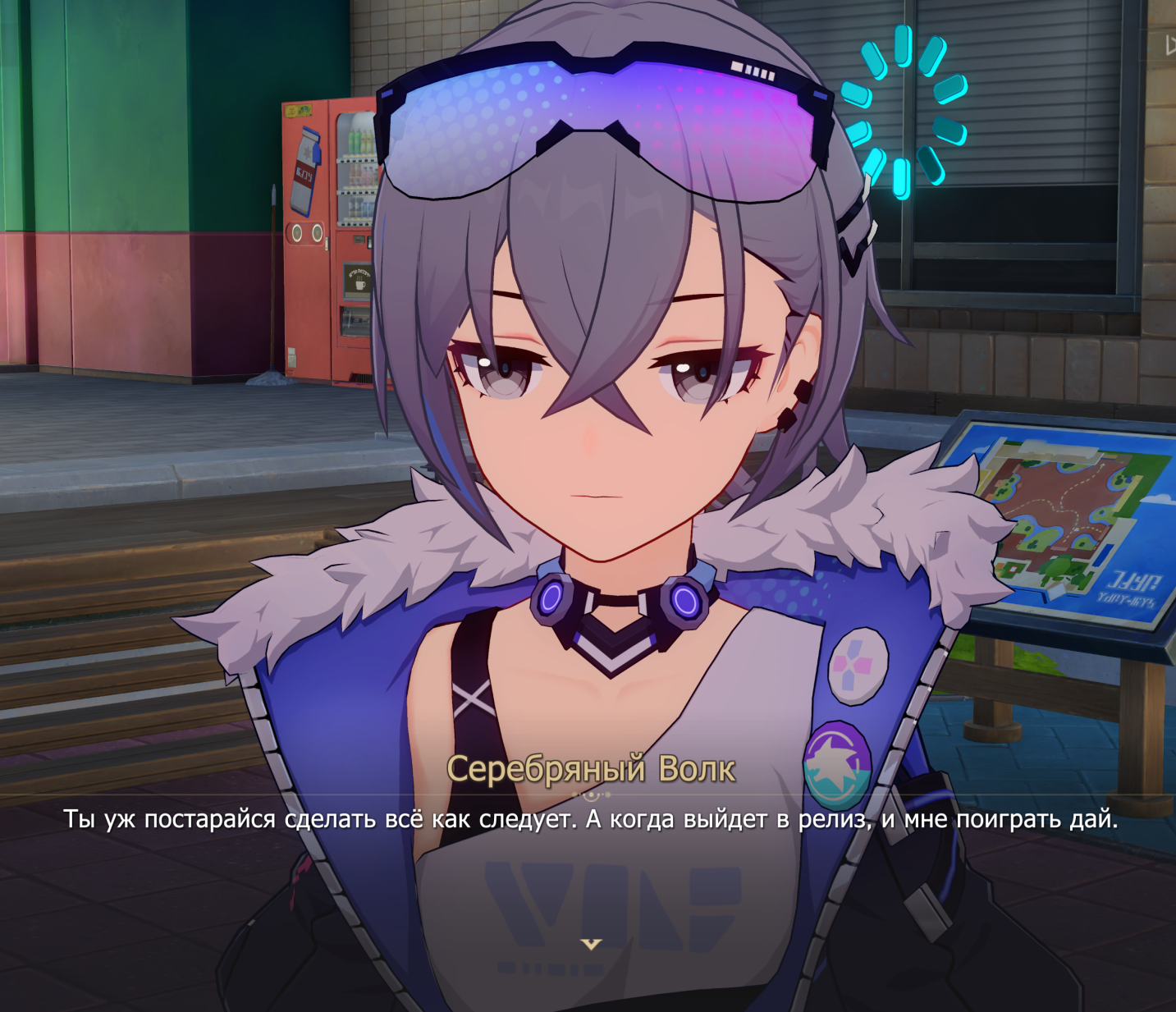The height and width of the screenshot is (1012, 1176).
Task: Advance dialogue with the yellow down arrow
Action: (591, 945)
